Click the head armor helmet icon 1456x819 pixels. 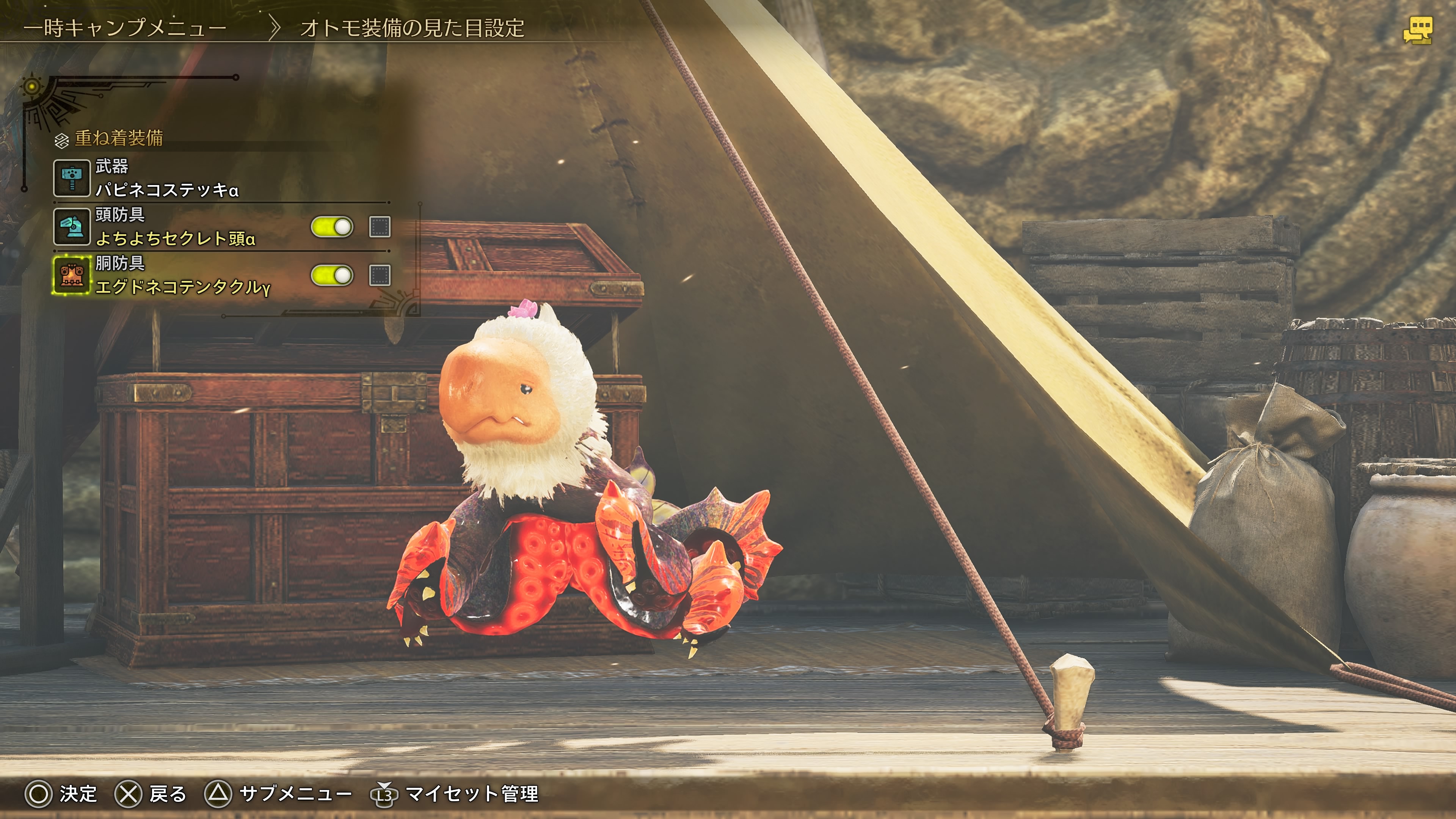(x=72, y=227)
